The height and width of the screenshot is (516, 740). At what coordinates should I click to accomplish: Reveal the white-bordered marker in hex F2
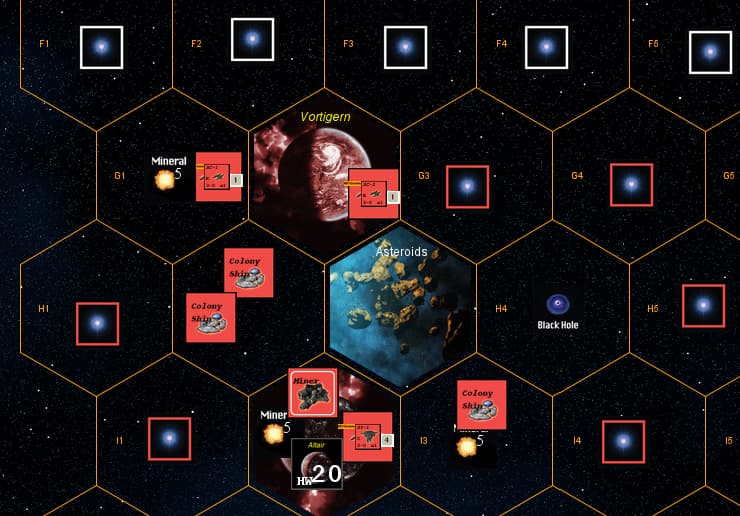point(252,40)
